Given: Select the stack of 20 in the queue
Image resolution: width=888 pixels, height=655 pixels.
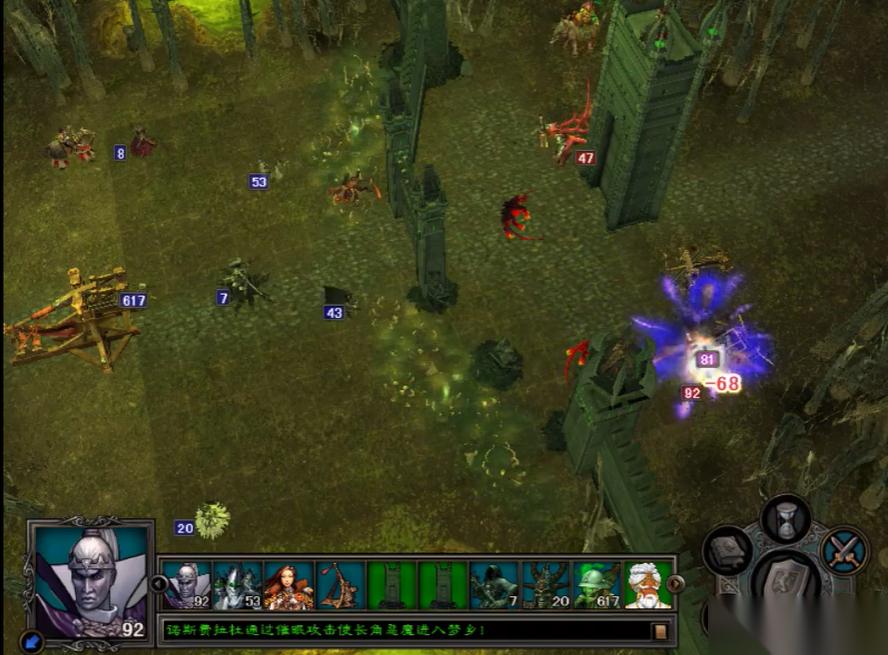Looking at the screenshot, I should click(545, 585).
